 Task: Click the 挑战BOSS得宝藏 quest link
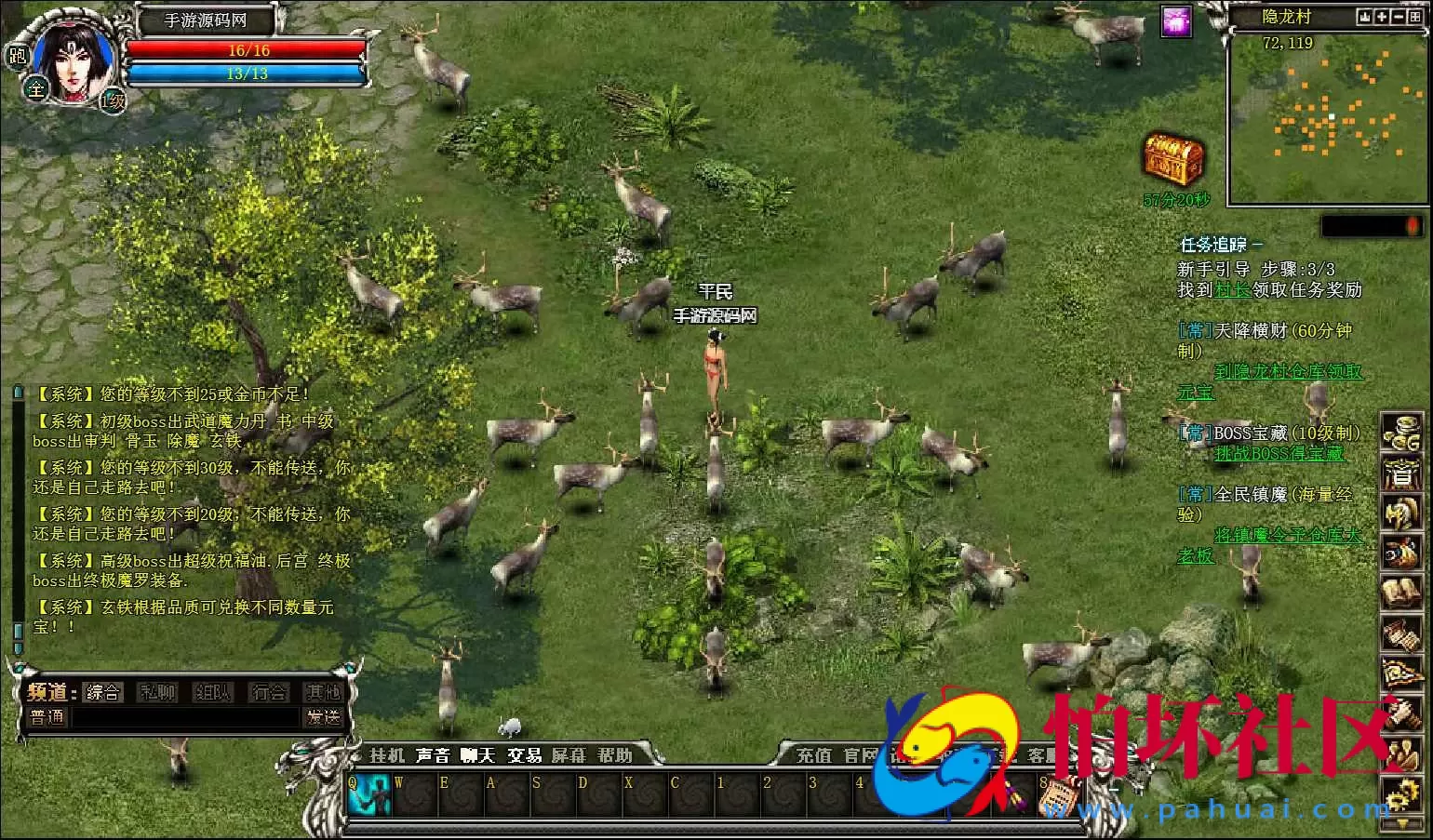[1279, 454]
